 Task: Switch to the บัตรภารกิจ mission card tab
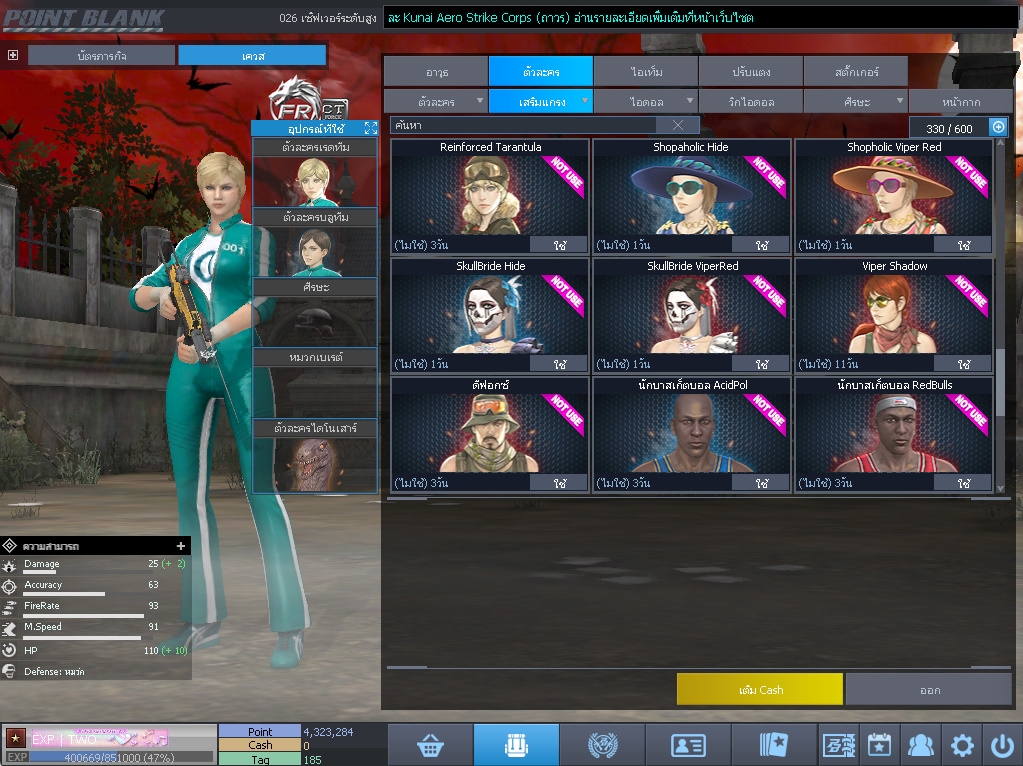coord(102,55)
